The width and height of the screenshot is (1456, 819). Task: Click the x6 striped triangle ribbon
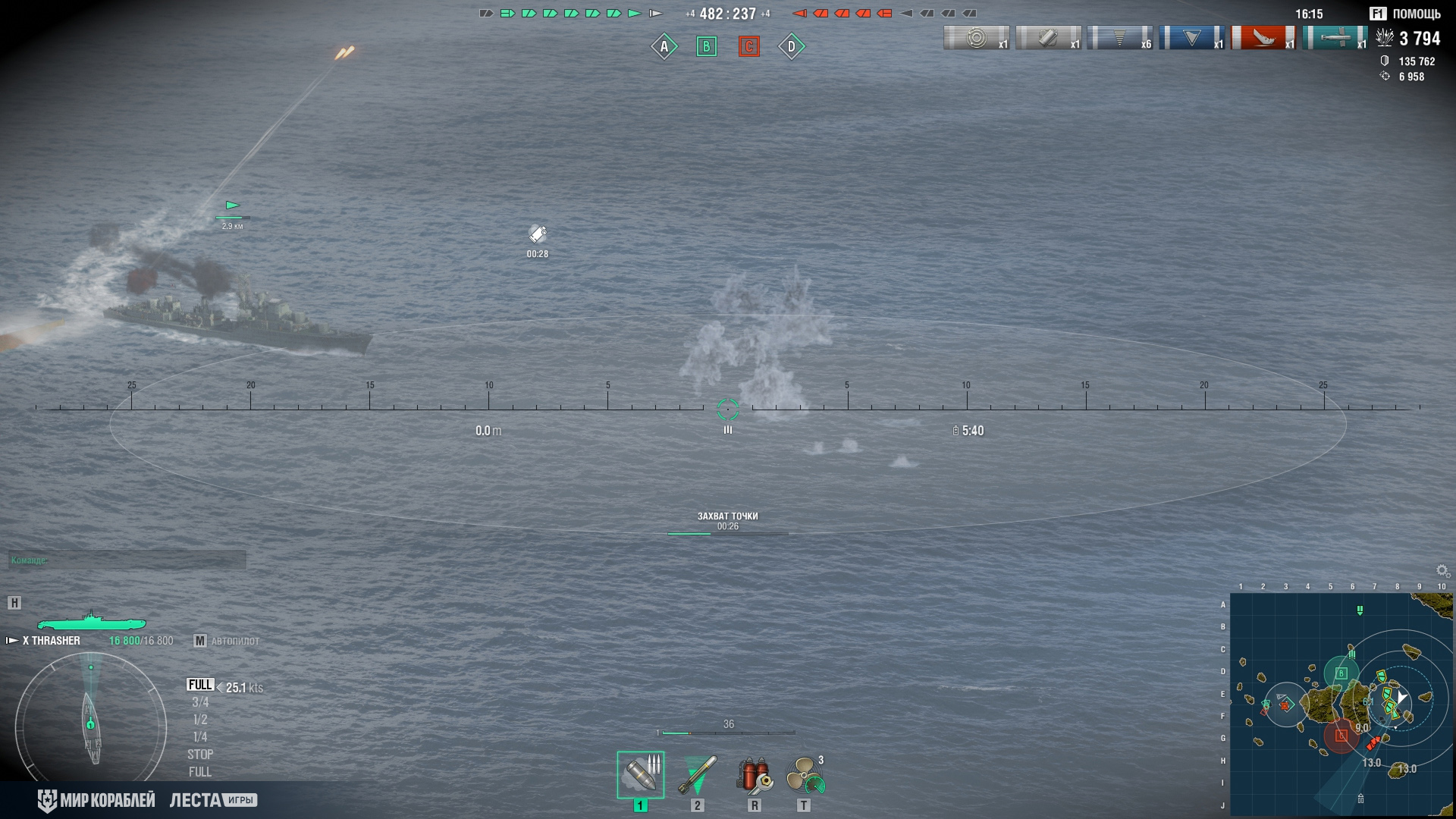tap(1120, 37)
